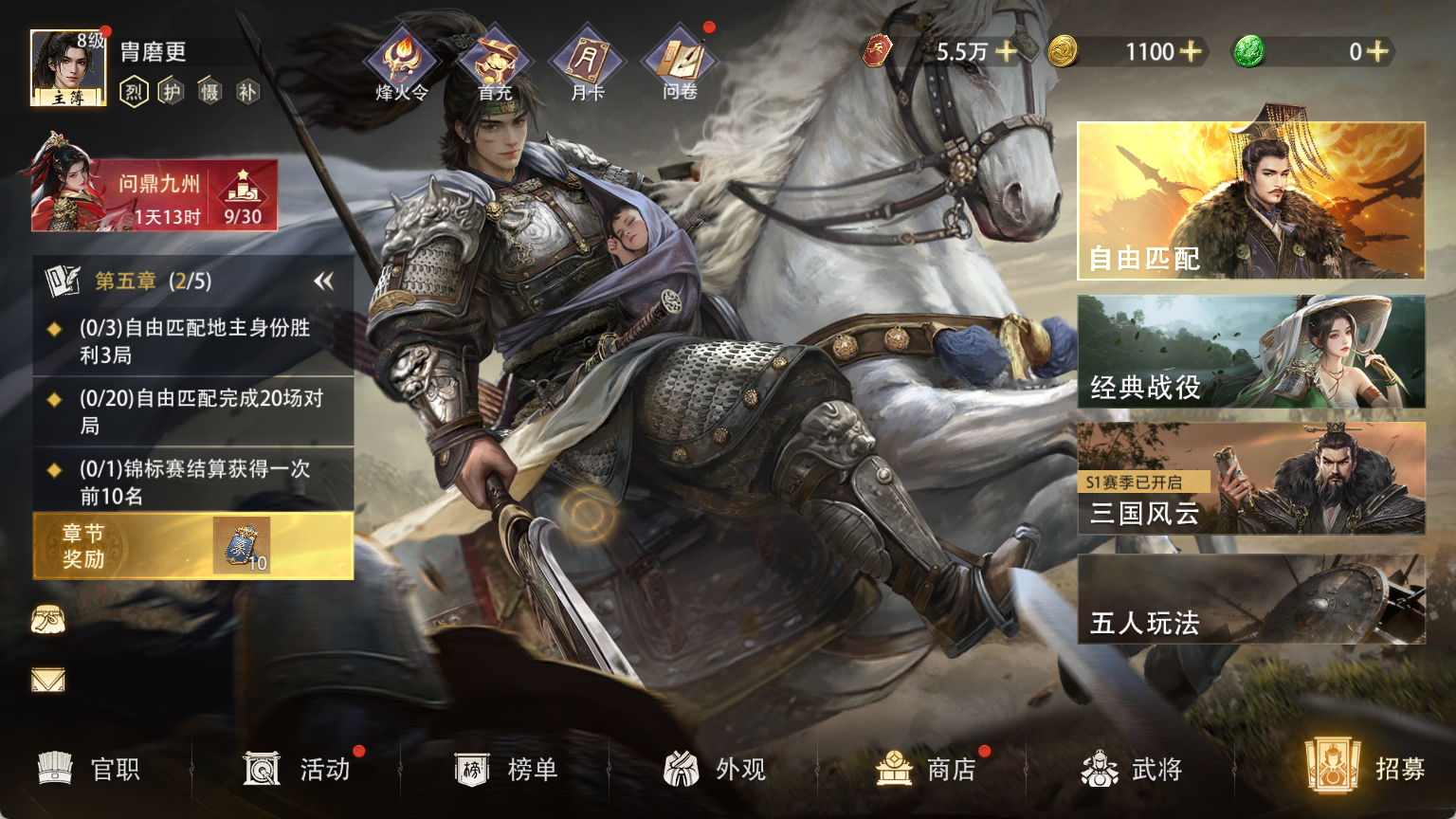Open the mail envelope icon
The width and height of the screenshot is (1456, 819).
coord(48,680)
